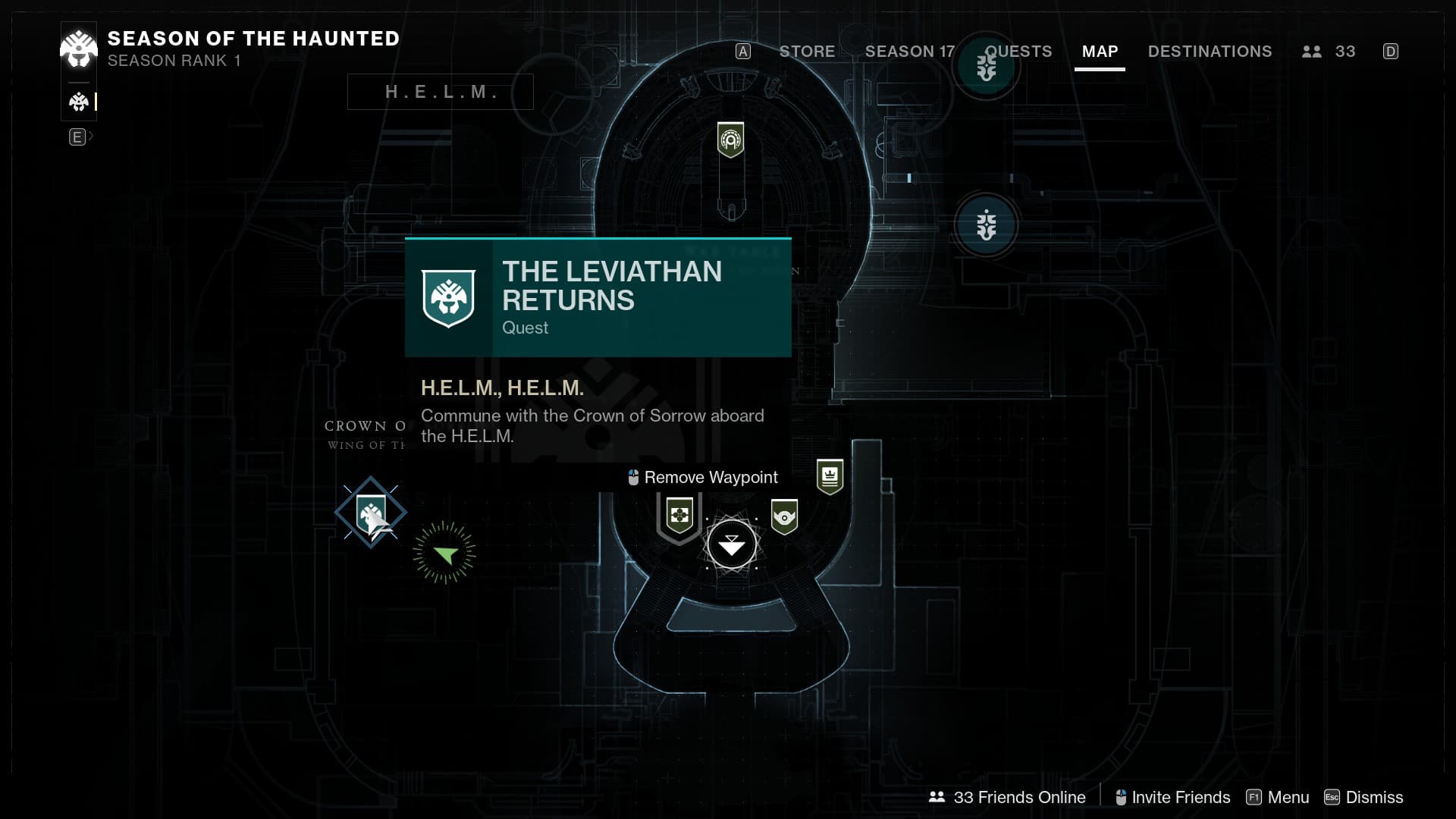Open the Store tab
Viewport: 1456px width, 819px height.
pos(807,52)
